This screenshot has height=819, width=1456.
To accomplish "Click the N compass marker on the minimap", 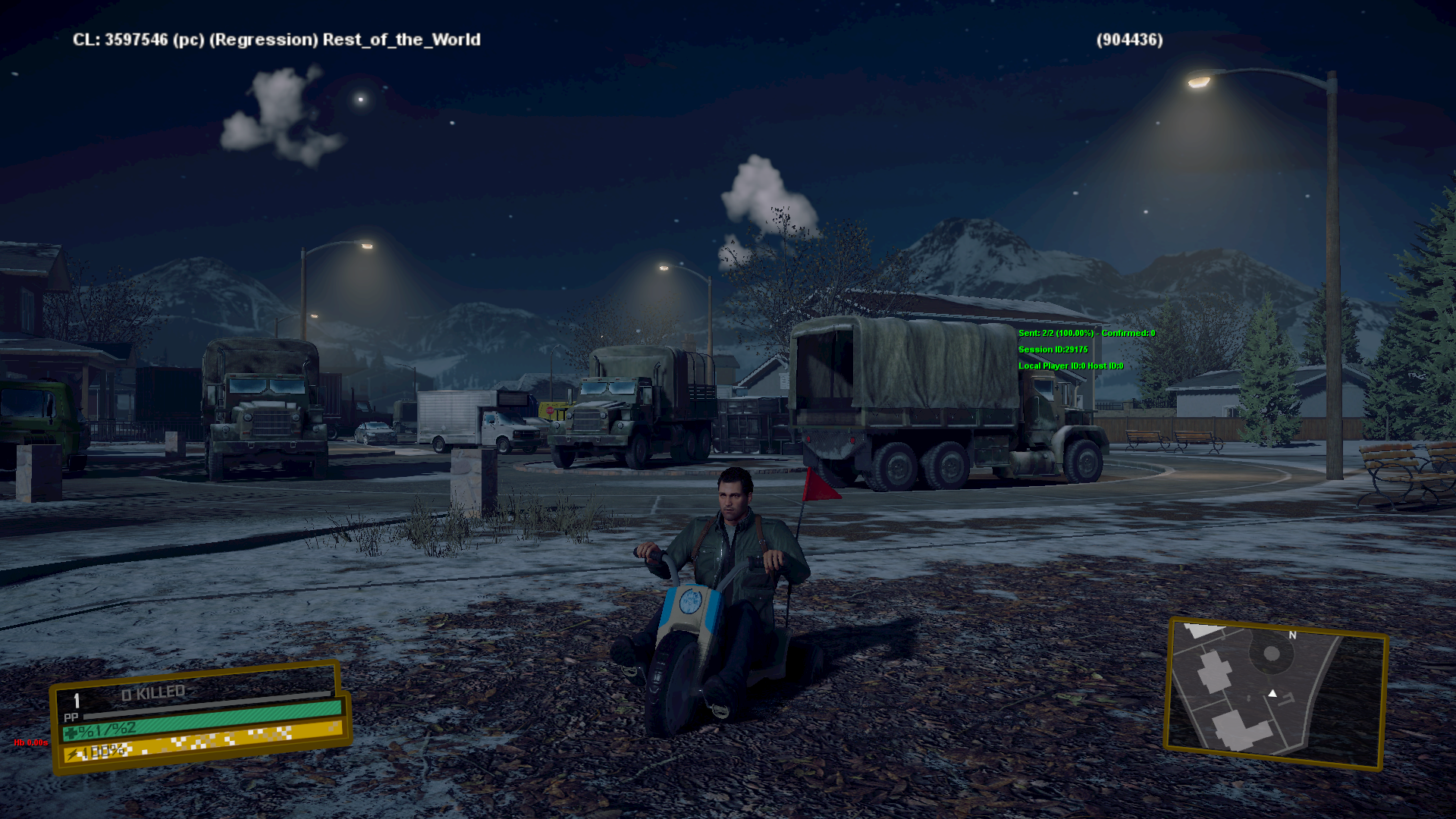I will coord(1292,635).
